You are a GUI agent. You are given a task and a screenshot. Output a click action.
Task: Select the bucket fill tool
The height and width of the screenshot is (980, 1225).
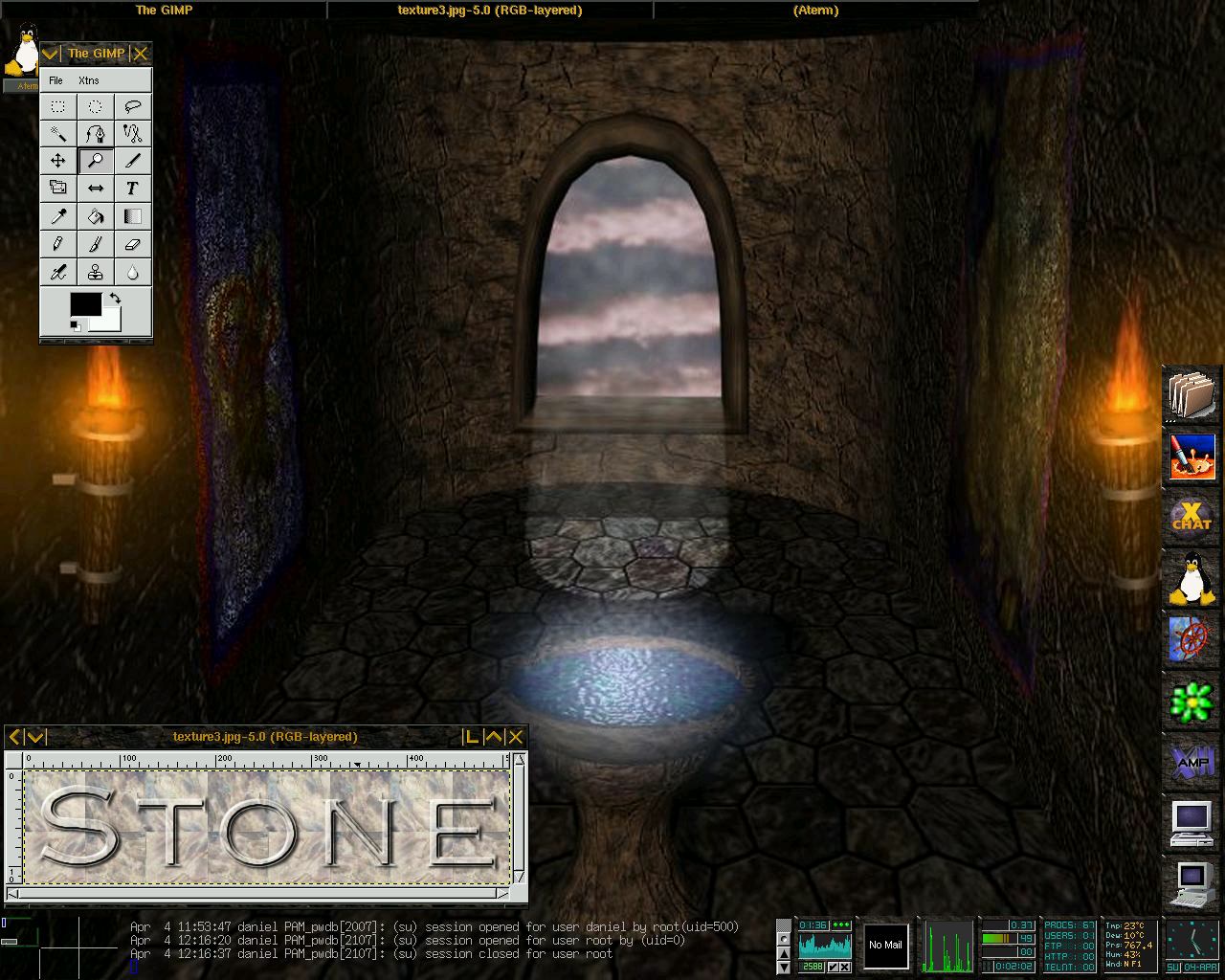point(96,216)
